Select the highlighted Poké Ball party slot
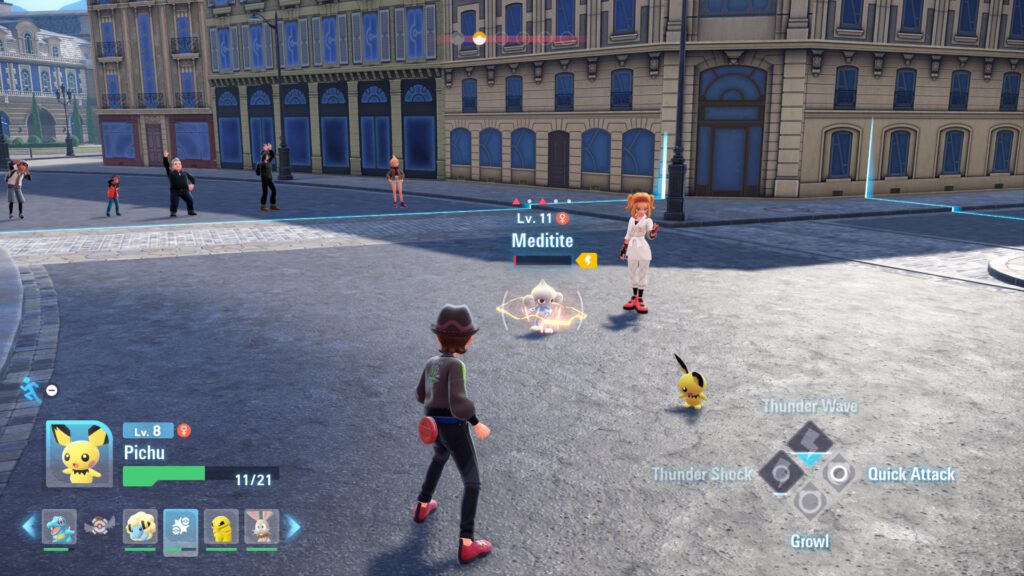 tap(181, 526)
